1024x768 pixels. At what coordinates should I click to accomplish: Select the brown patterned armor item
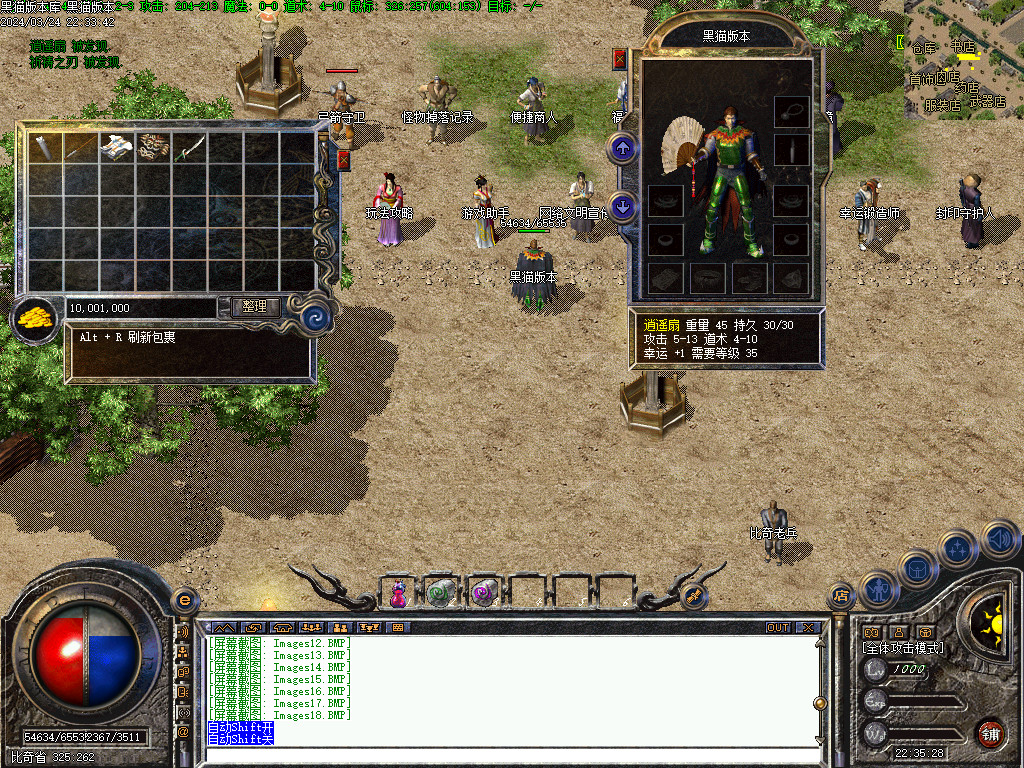click(x=153, y=148)
